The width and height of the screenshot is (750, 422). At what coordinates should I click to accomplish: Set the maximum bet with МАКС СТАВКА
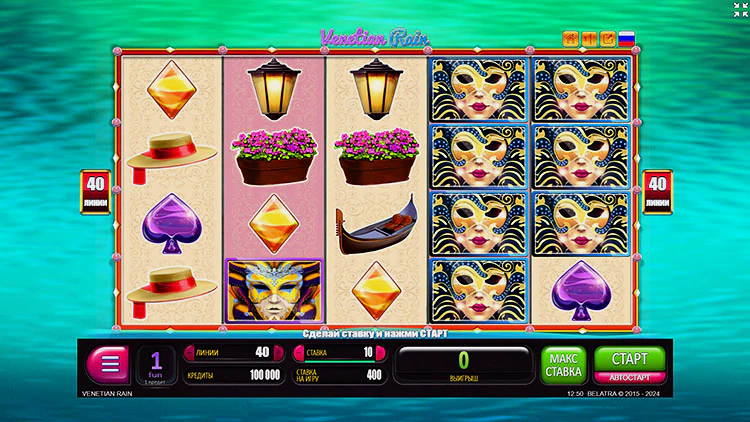564,365
